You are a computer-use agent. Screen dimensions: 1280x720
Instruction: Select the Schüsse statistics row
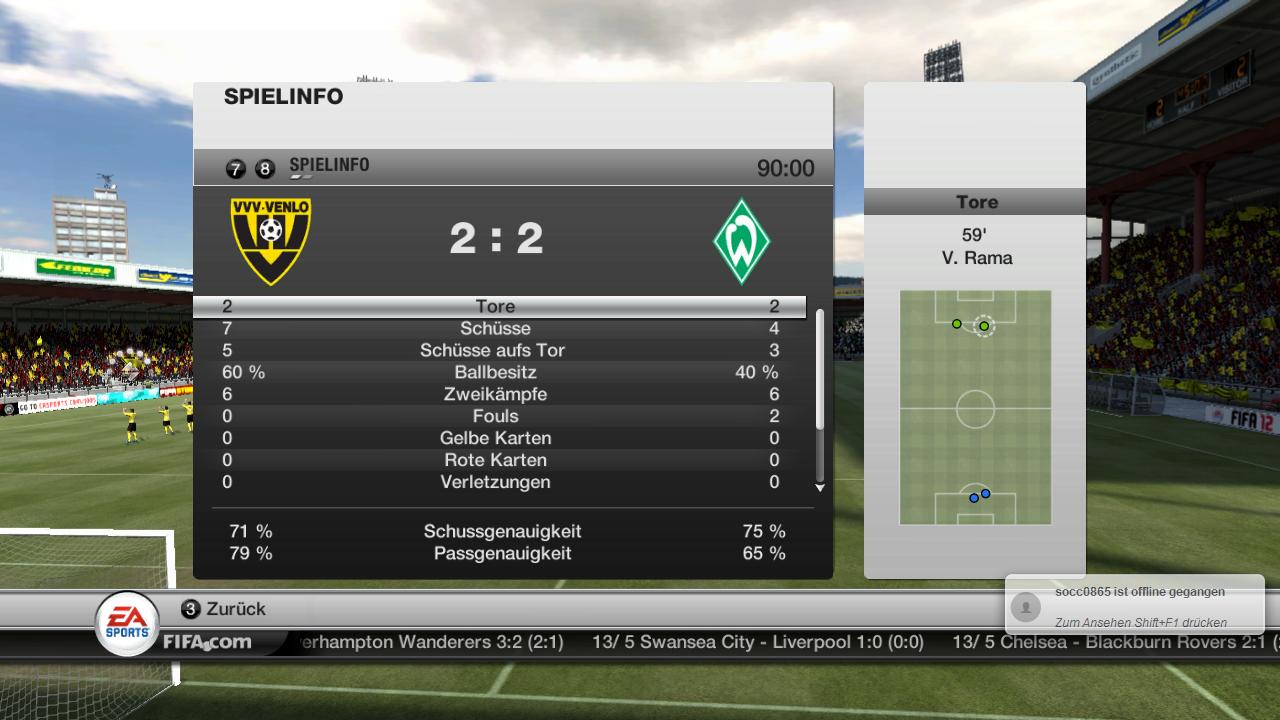pos(498,329)
